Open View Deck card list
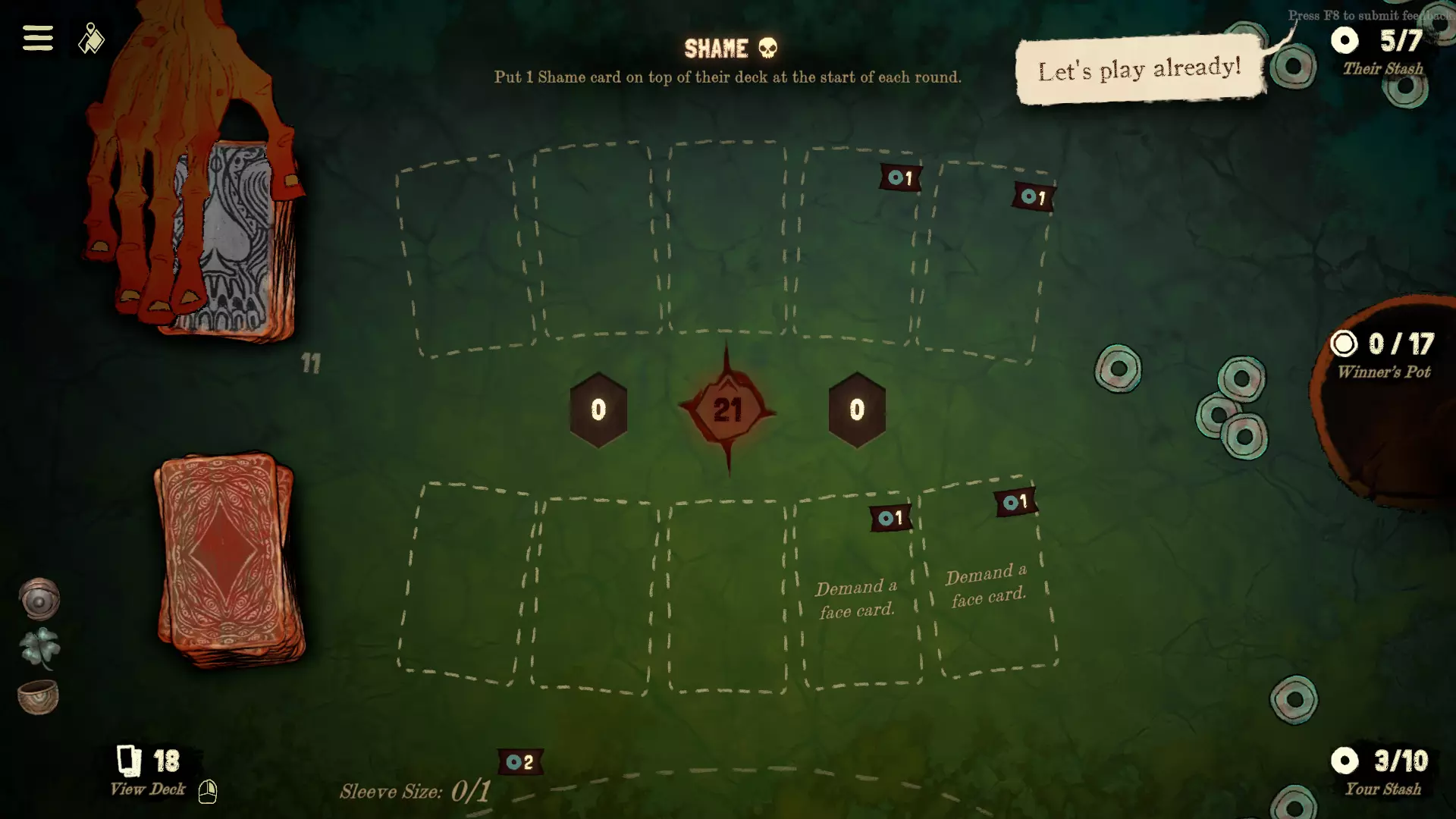The image size is (1456, 819). point(149,771)
